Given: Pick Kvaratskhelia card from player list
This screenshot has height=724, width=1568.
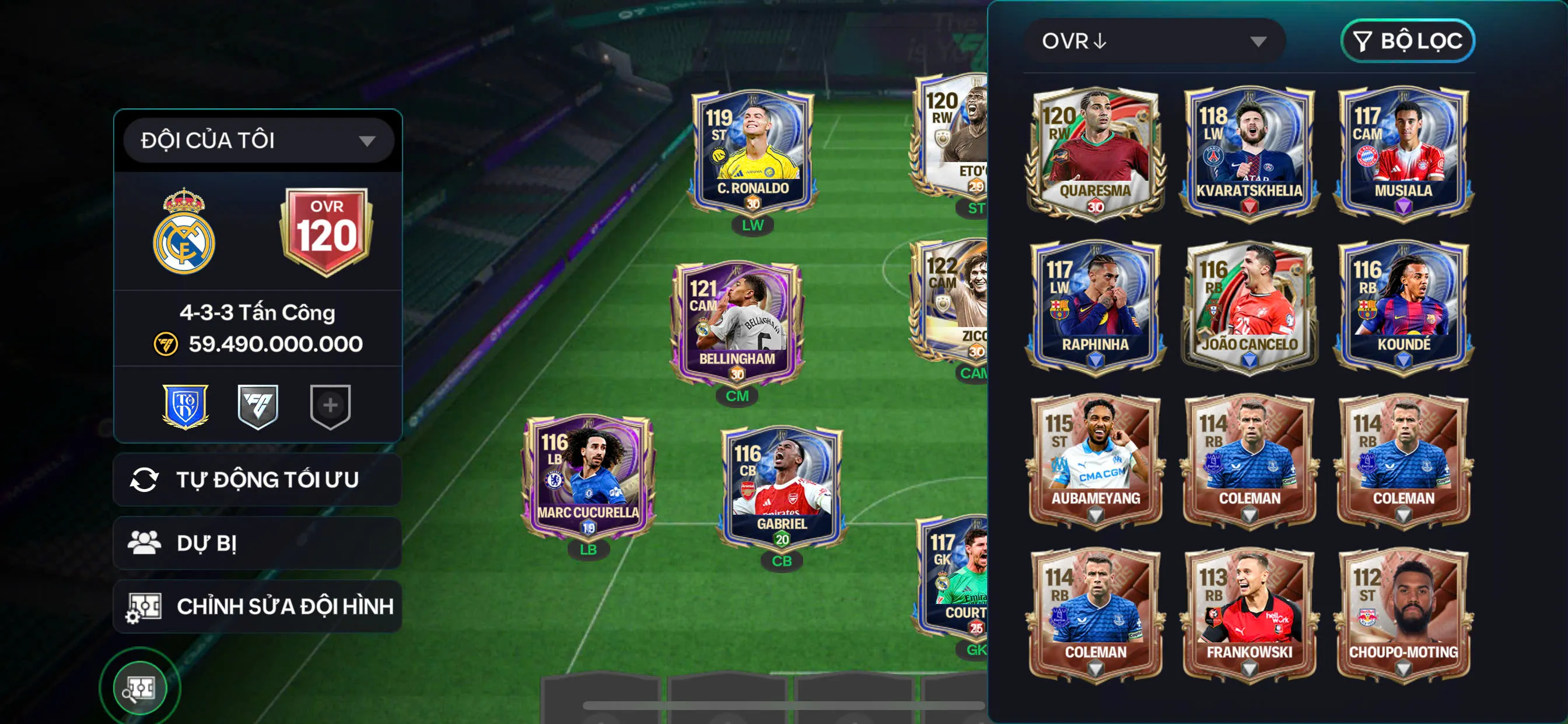Looking at the screenshot, I should tap(1249, 153).
